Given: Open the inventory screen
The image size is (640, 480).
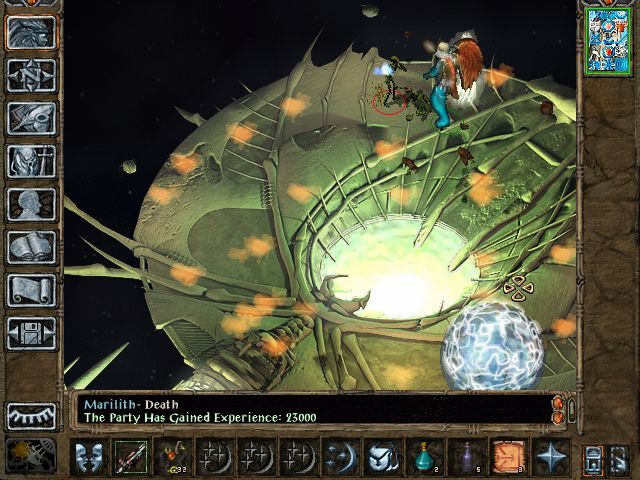Looking at the screenshot, I should [x=31, y=161].
